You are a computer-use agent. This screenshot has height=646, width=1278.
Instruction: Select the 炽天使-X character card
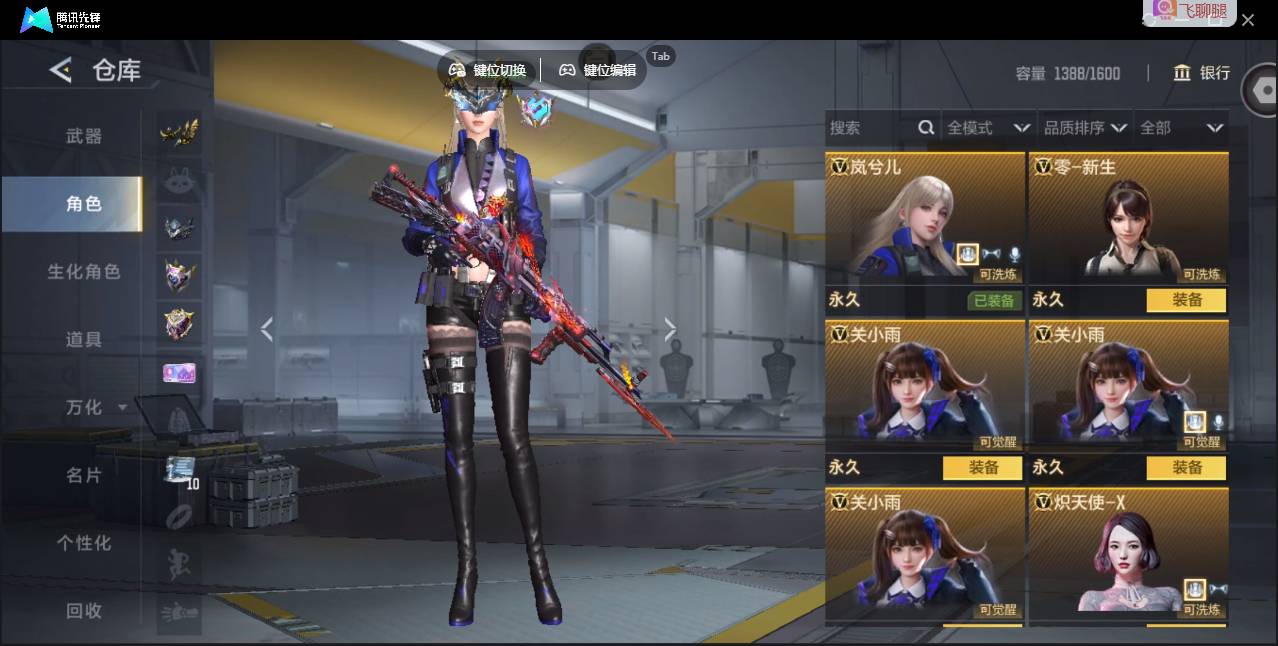(x=1128, y=555)
